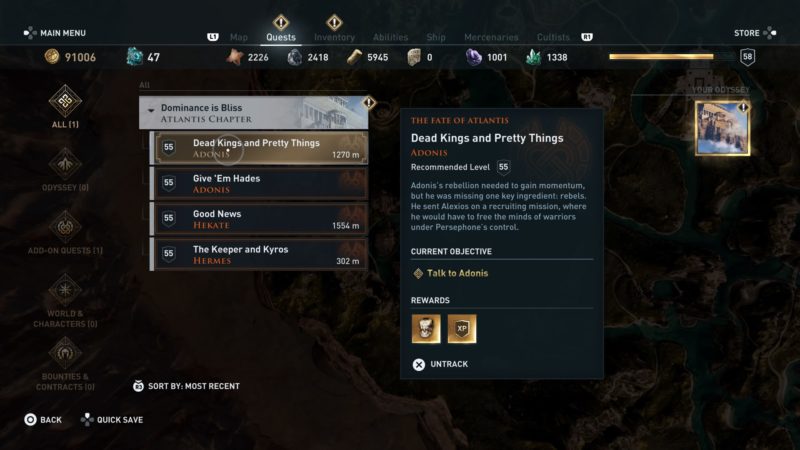The width and height of the screenshot is (800, 450).
Task: Pick The Keeper and Kyros quest
Action: (259, 255)
